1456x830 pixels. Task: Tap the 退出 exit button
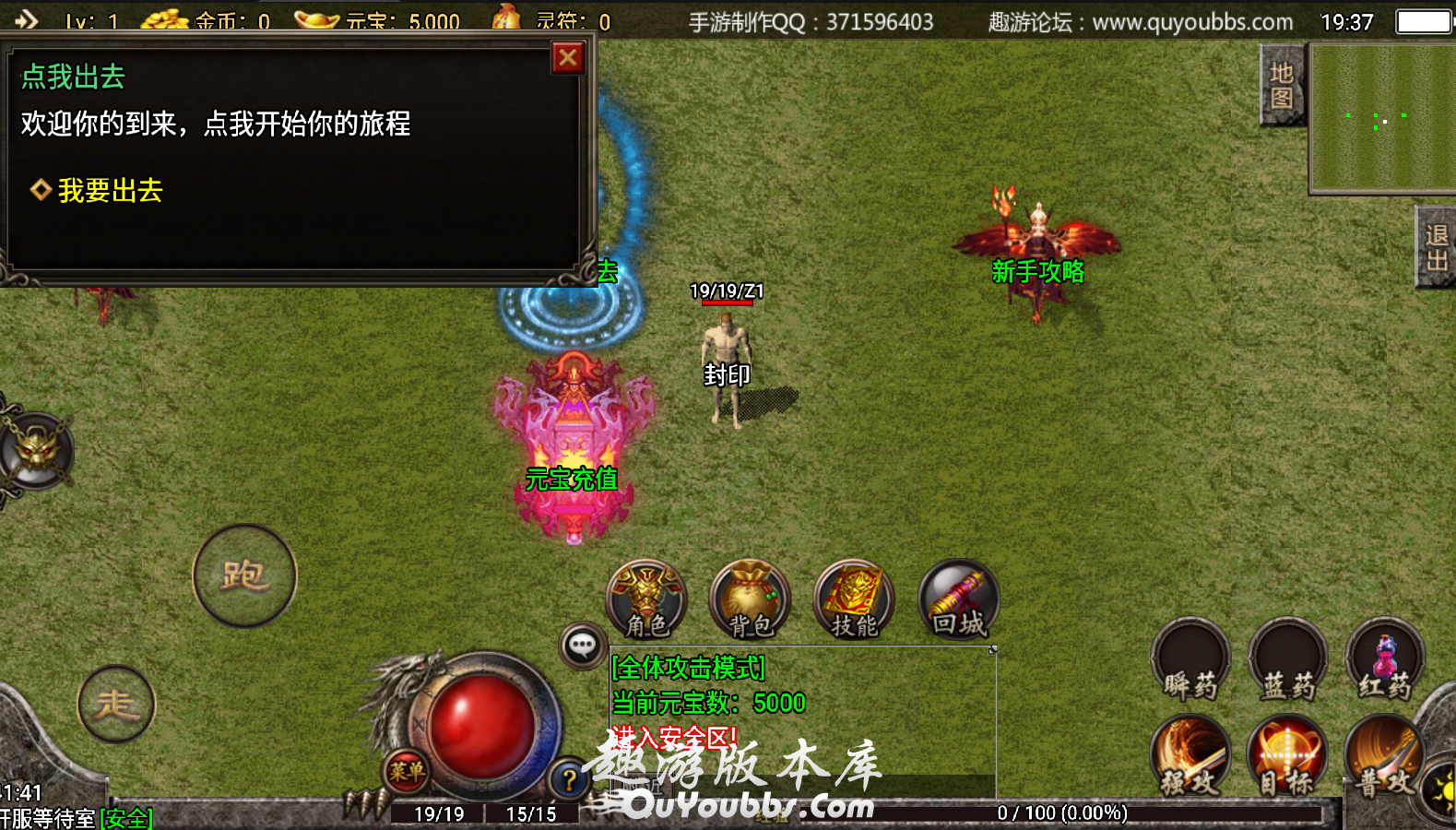1436,247
